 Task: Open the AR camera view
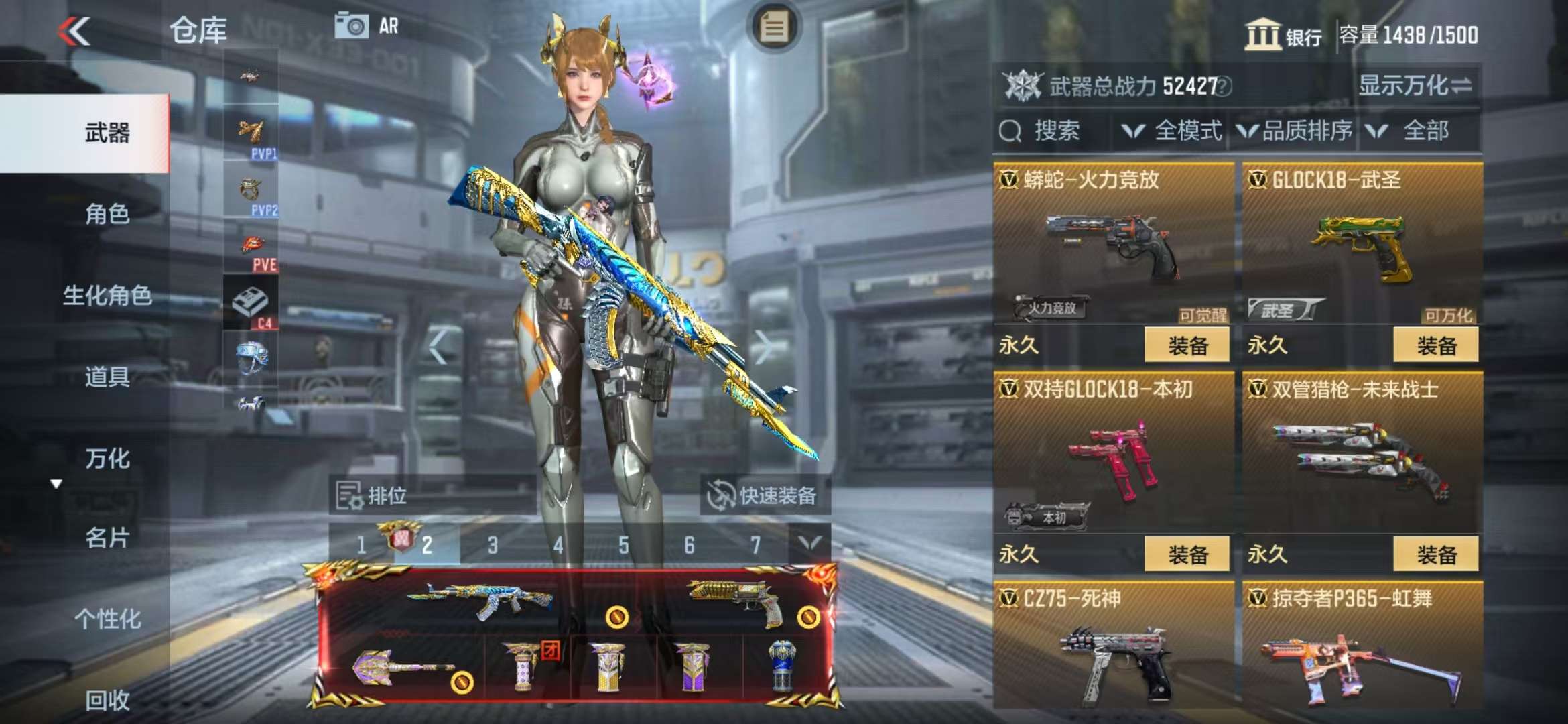pos(367,26)
